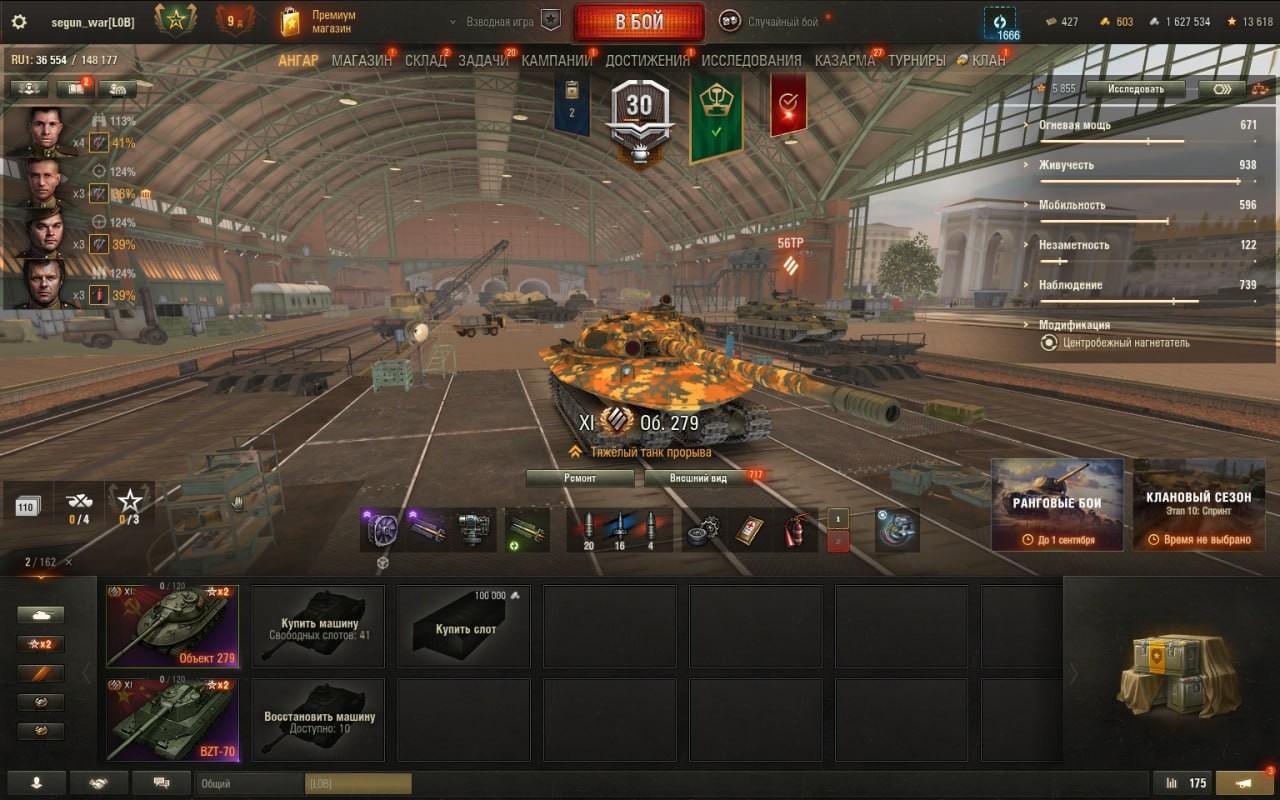The width and height of the screenshot is (1280, 800).
Task: Show the ДОСТИЖЕНИЯ tab
Action: click(x=647, y=61)
